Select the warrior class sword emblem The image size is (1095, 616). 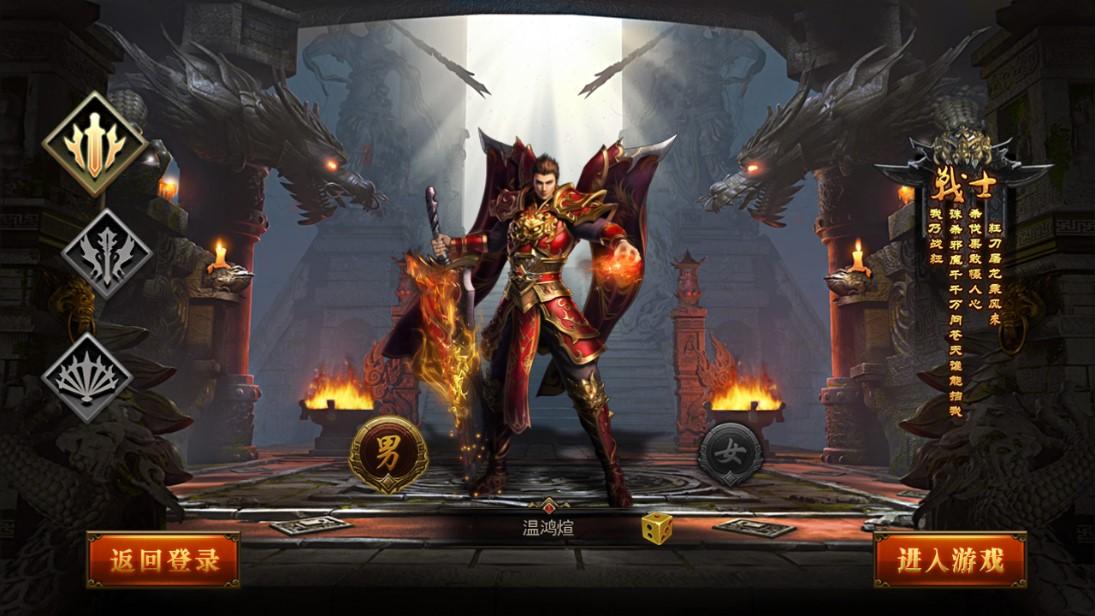(x=95, y=143)
